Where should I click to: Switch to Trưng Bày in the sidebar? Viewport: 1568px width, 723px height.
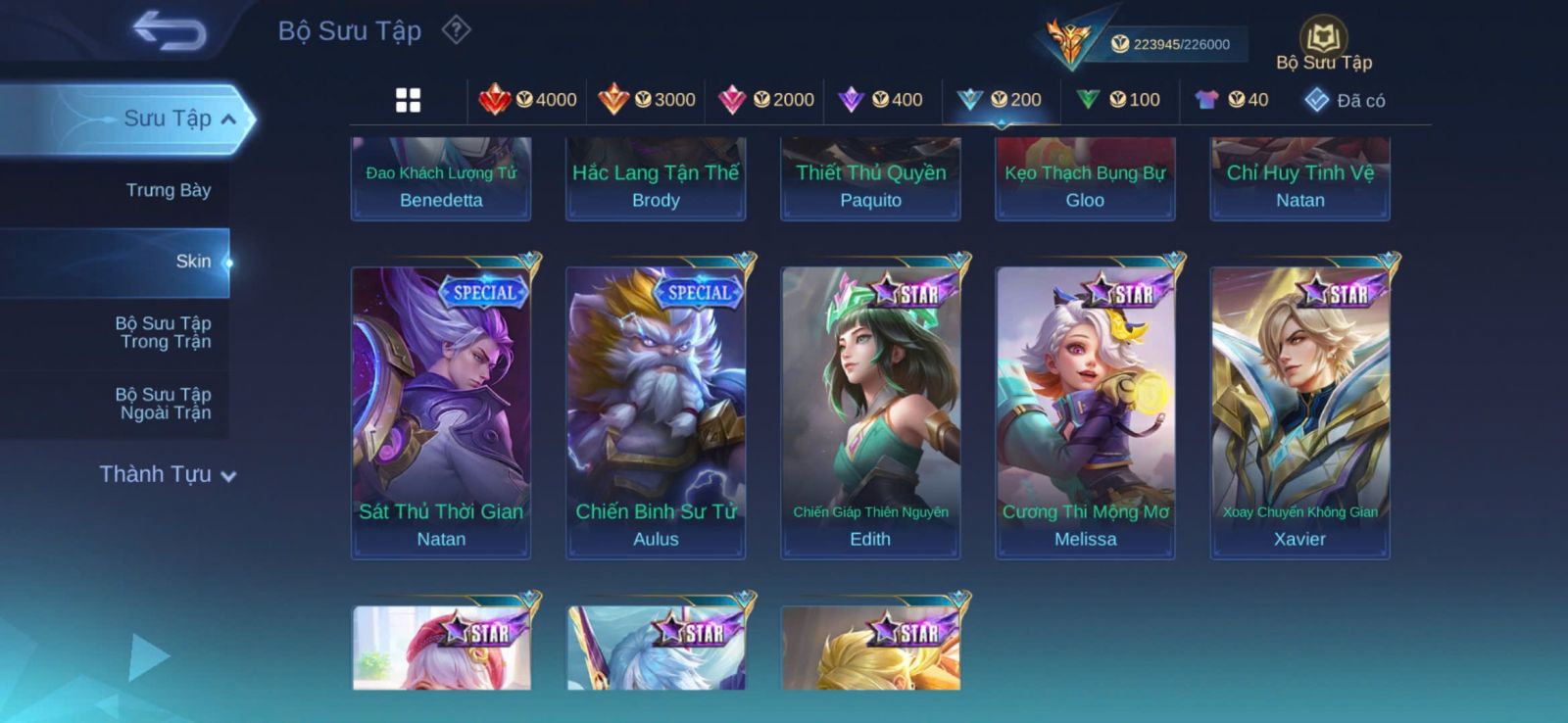tap(168, 190)
